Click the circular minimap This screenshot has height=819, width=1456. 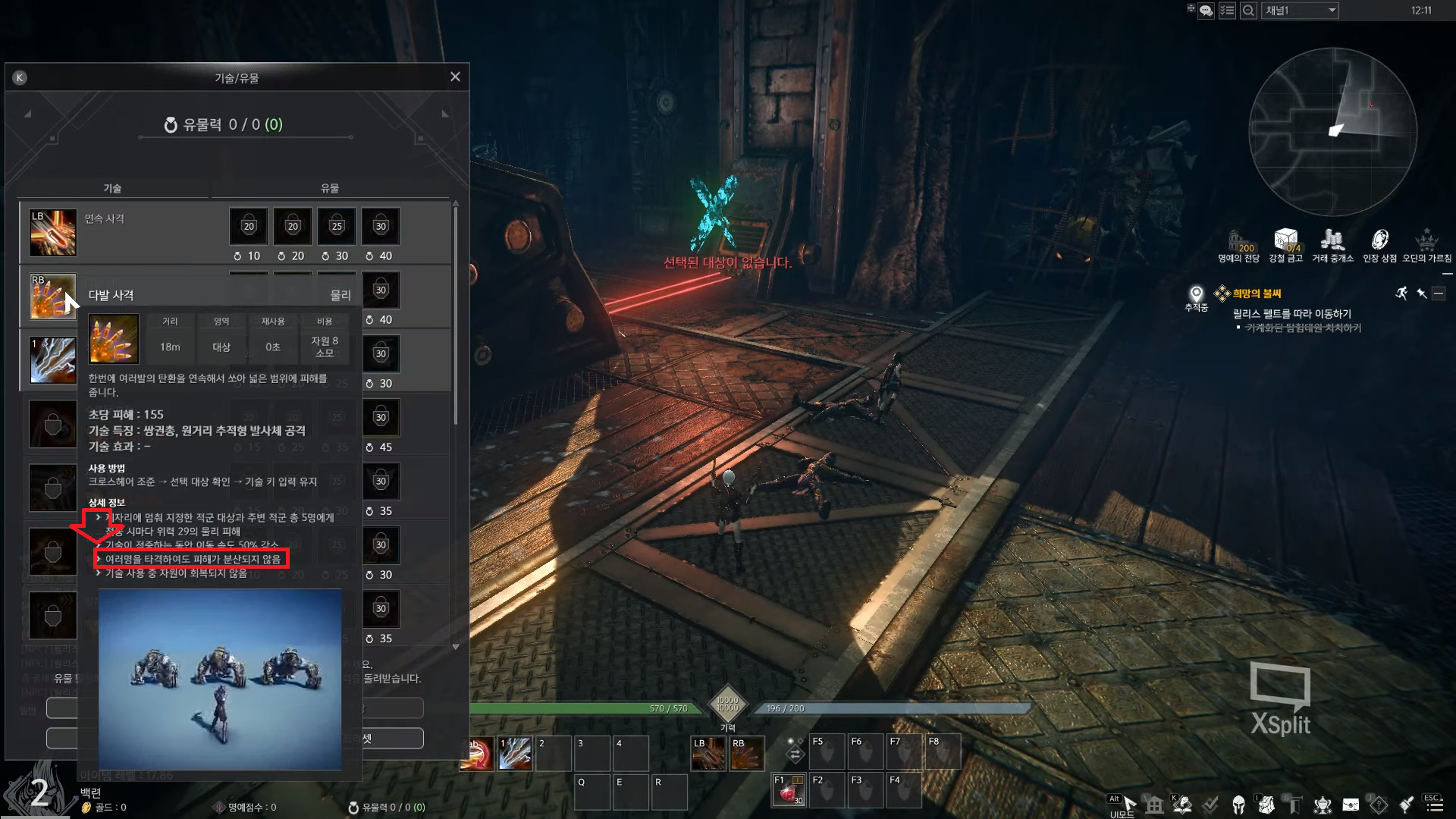point(1332,130)
